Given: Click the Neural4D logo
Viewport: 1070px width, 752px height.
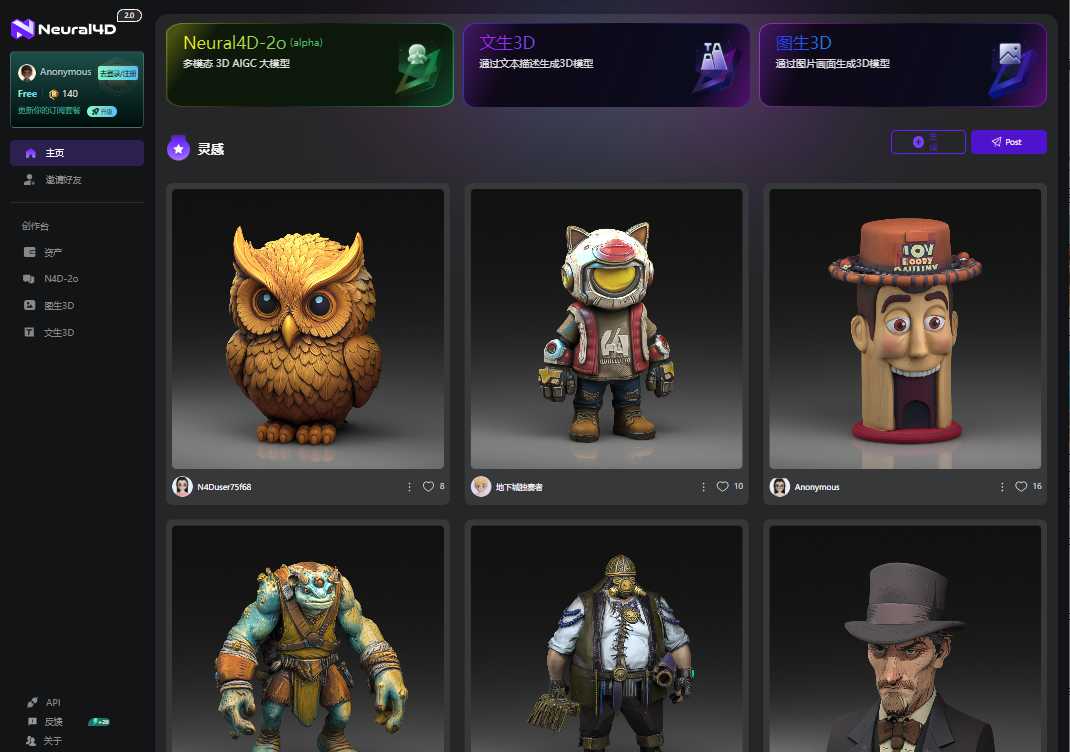Looking at the screenshot, I should pyautogui.click(x=64, y=29).
